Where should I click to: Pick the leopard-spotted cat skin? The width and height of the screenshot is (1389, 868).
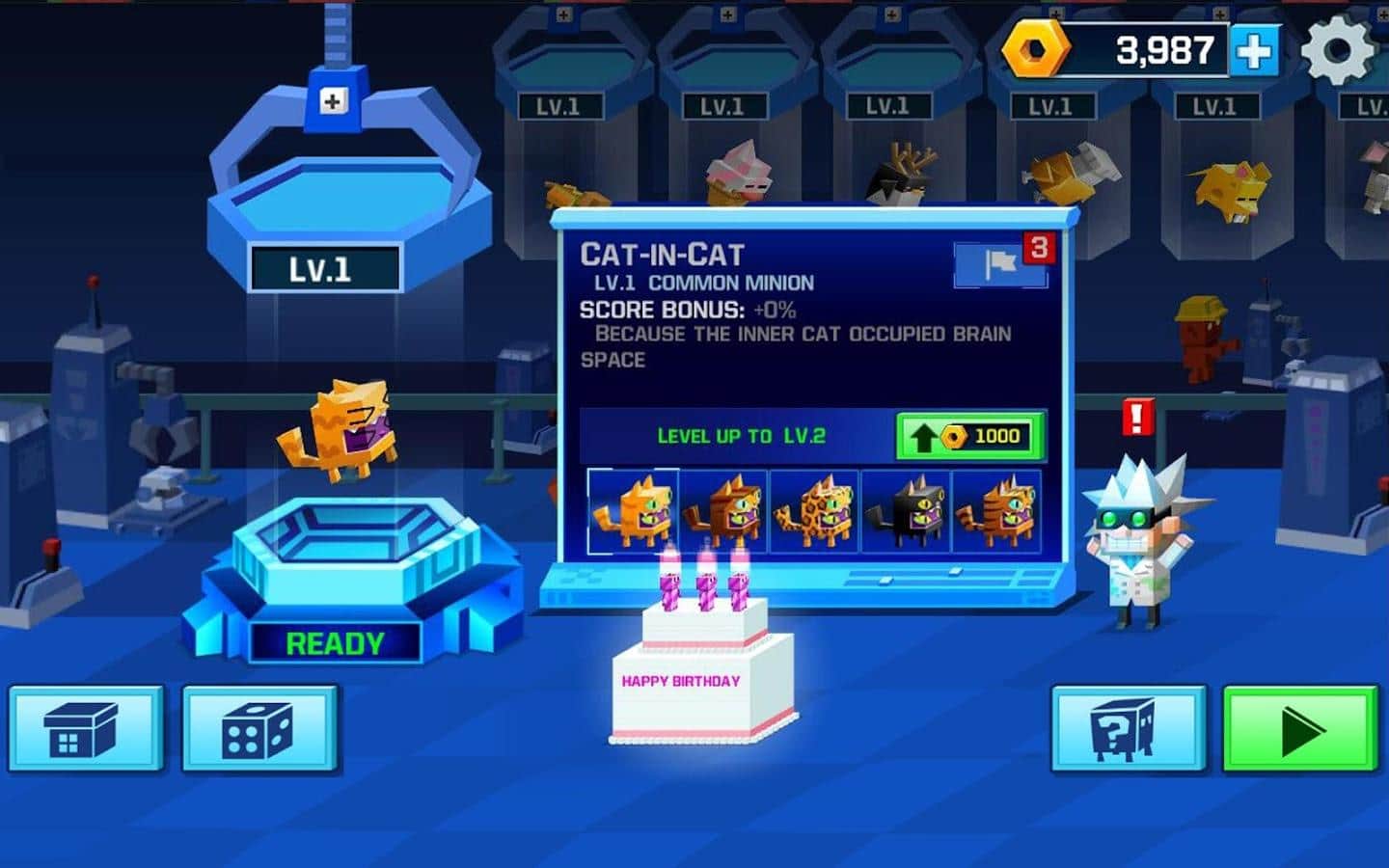[815, 512]
